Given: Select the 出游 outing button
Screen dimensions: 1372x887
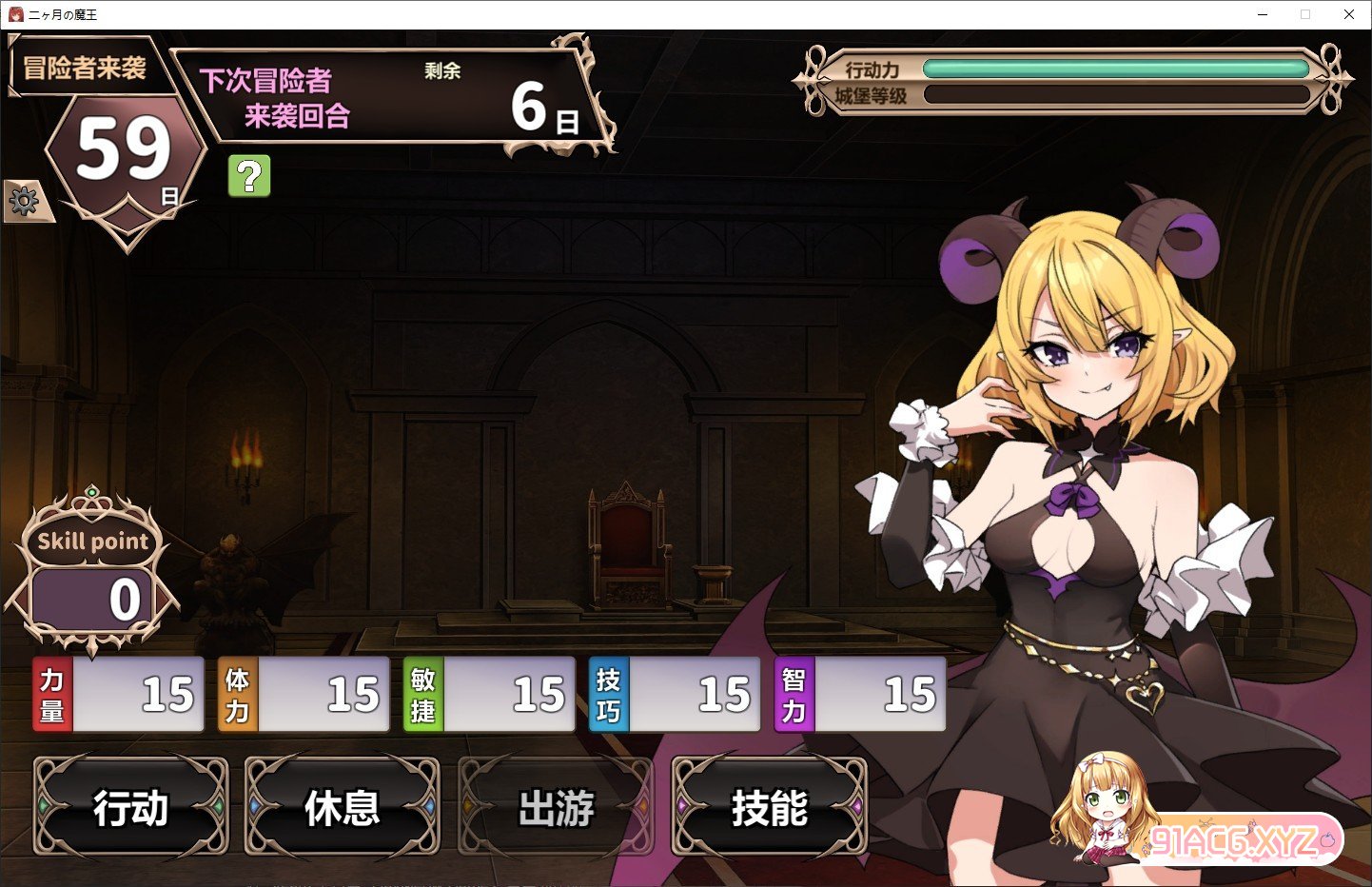Looking at the screenshot, I should tap(556, 807).
